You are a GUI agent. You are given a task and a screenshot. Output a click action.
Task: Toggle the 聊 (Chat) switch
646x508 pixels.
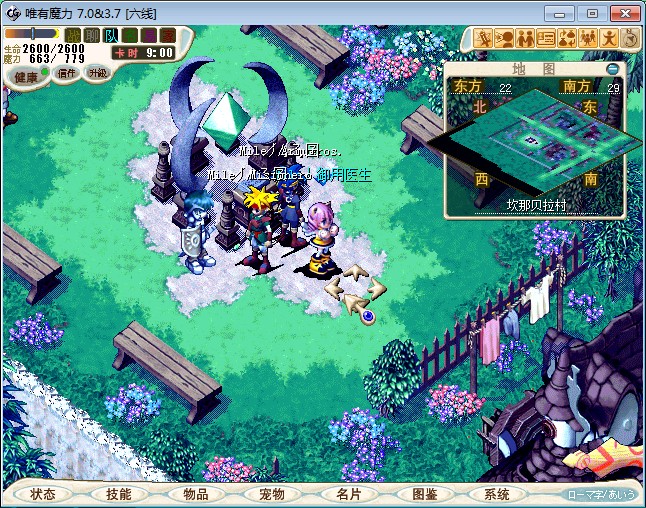tap(91, 35)
